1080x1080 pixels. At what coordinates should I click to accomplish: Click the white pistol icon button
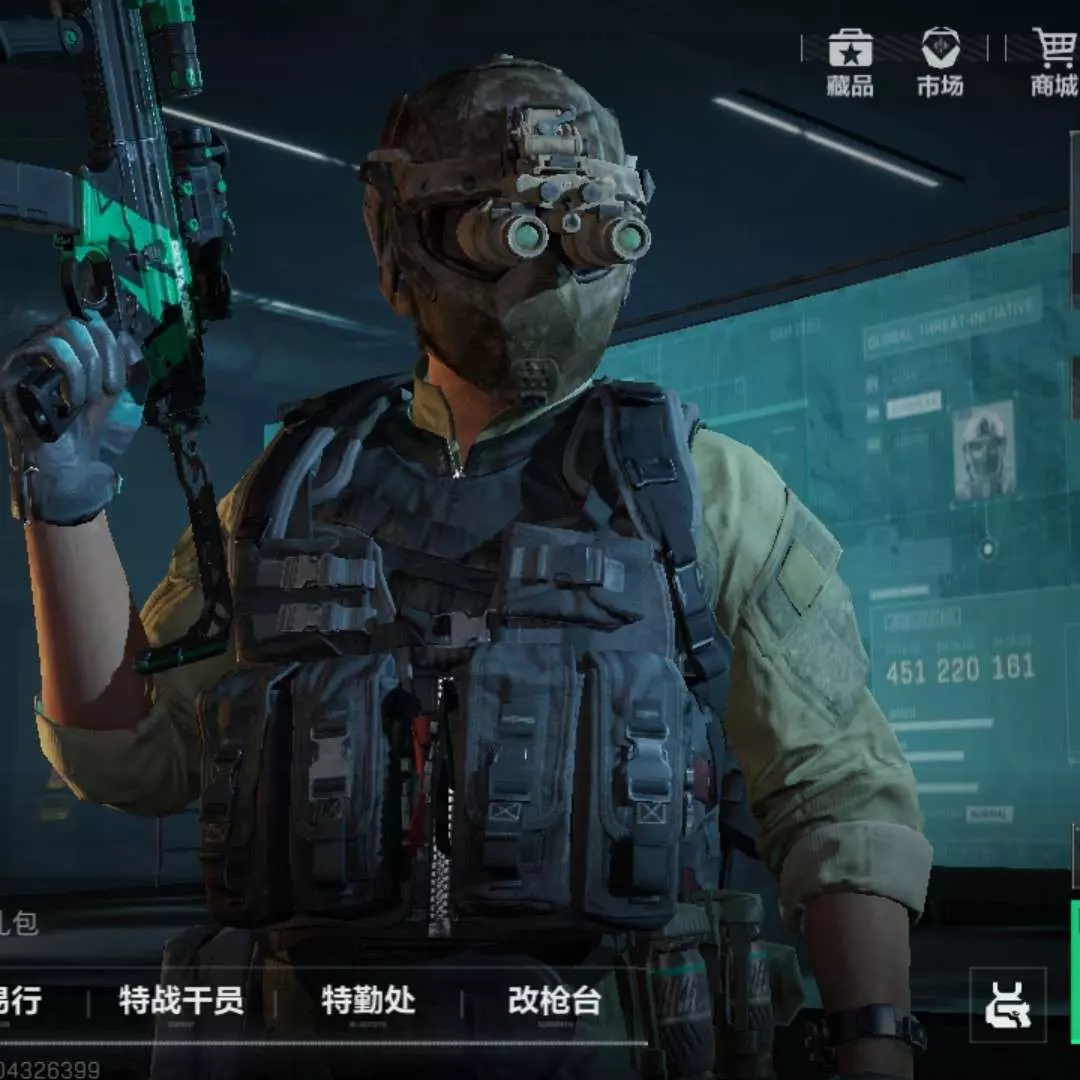pyautogui.click(x=1007, y=1005)
